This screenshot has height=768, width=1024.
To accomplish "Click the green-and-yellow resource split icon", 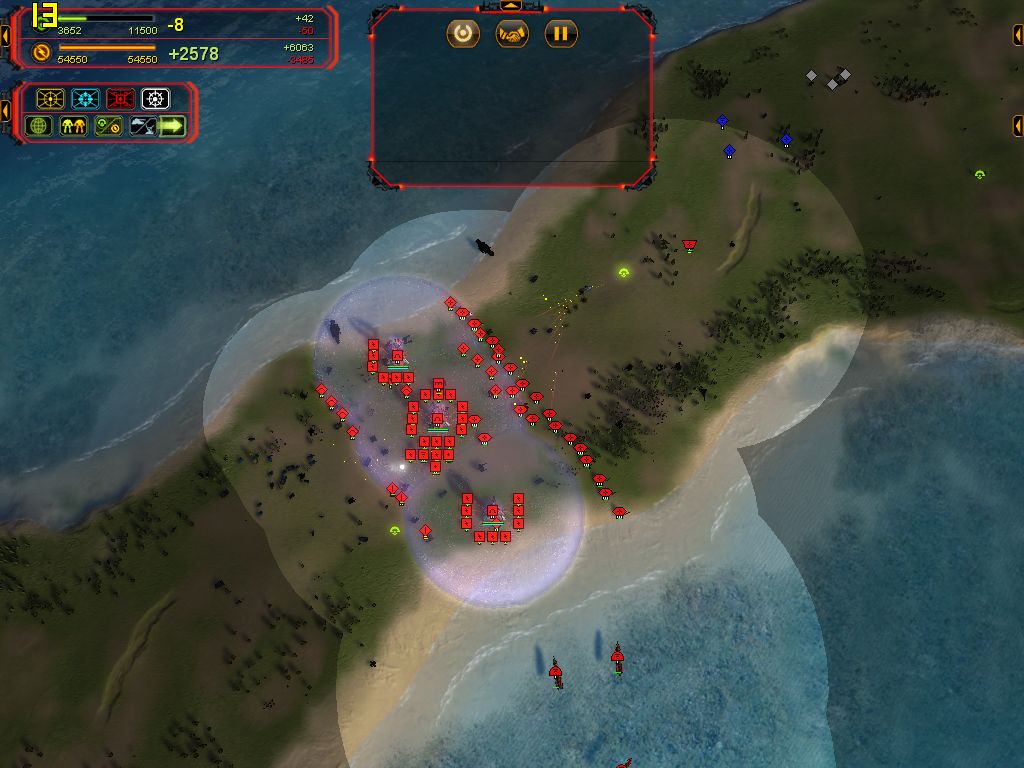I will point(107,126).
